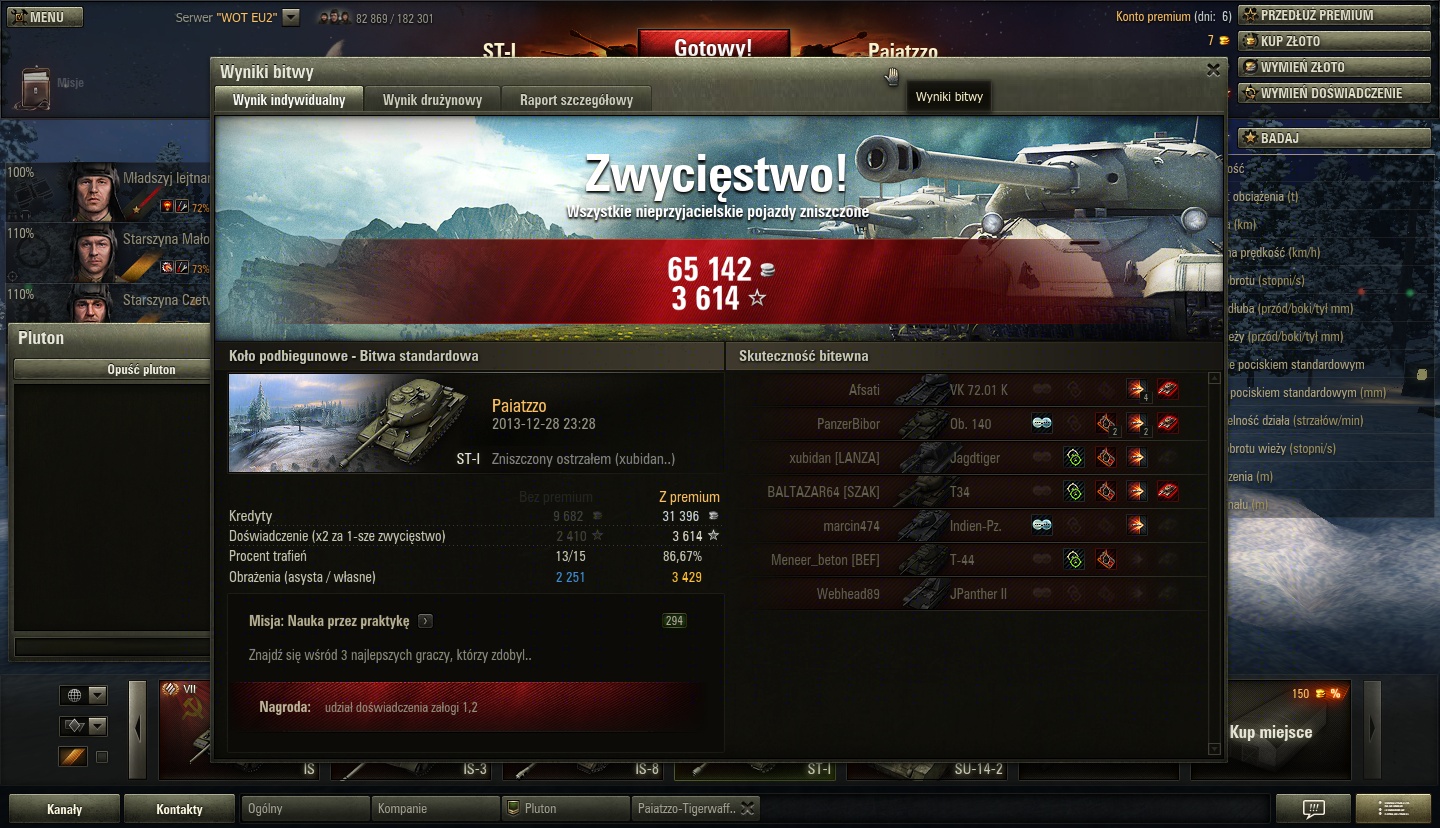The height and width of the screenshot is (828, 1440).
Task: Switch to Wynik drużynowy tab
Action: click(432, 100)
